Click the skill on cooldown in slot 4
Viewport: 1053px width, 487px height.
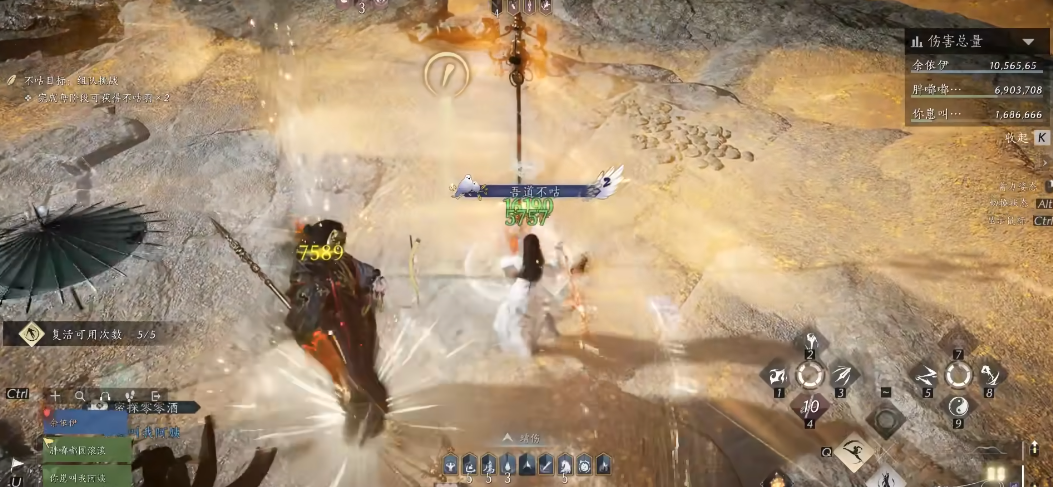tap(810, 407)
